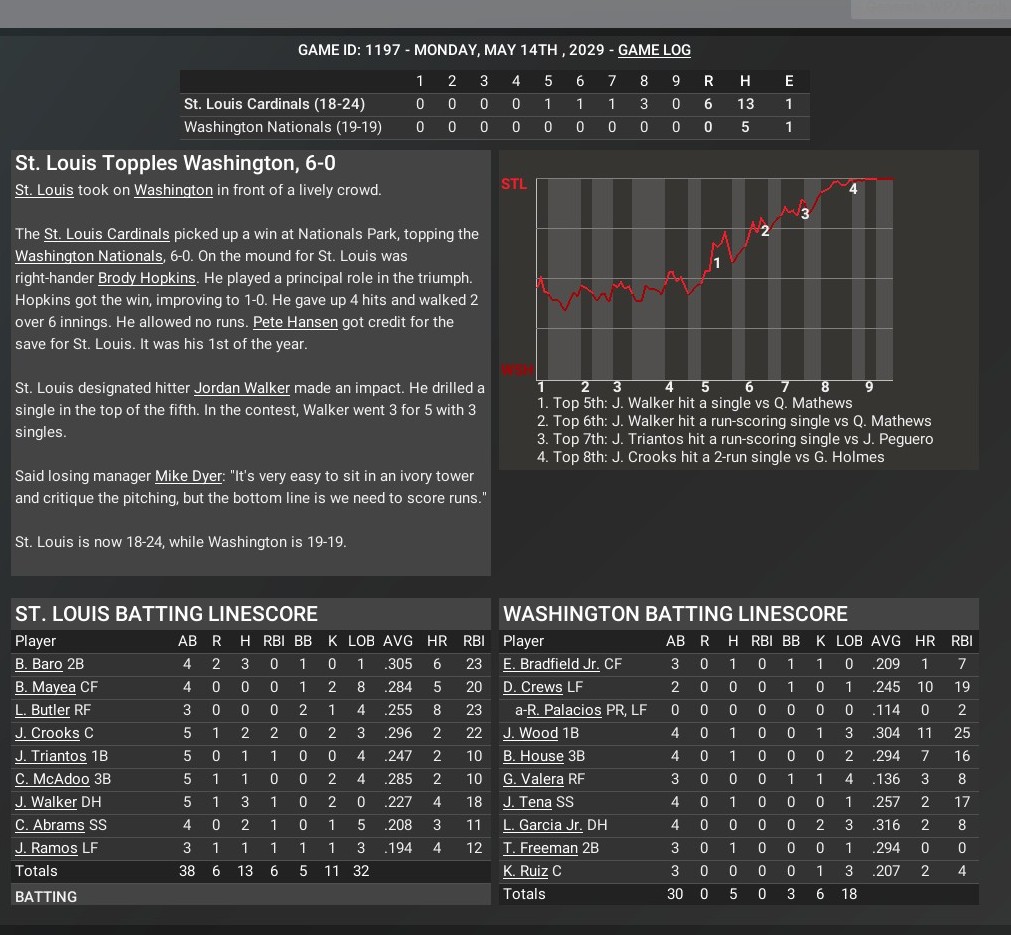View J. Triantos batting row link
This screenshot has width=1011, height=935.
tap(51, 756)
